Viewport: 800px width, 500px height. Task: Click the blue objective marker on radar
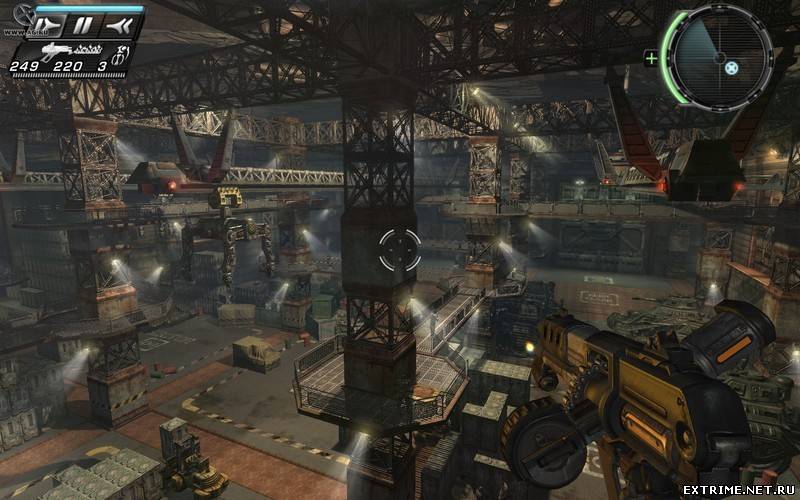[x=731, y=69]
